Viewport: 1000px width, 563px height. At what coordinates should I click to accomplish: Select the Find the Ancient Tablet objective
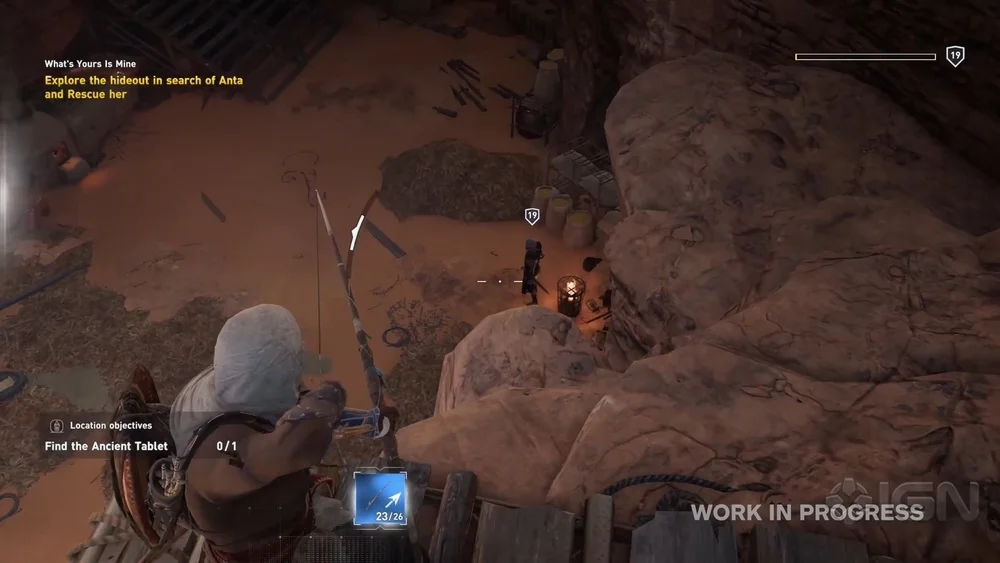(x=106, y=447)
